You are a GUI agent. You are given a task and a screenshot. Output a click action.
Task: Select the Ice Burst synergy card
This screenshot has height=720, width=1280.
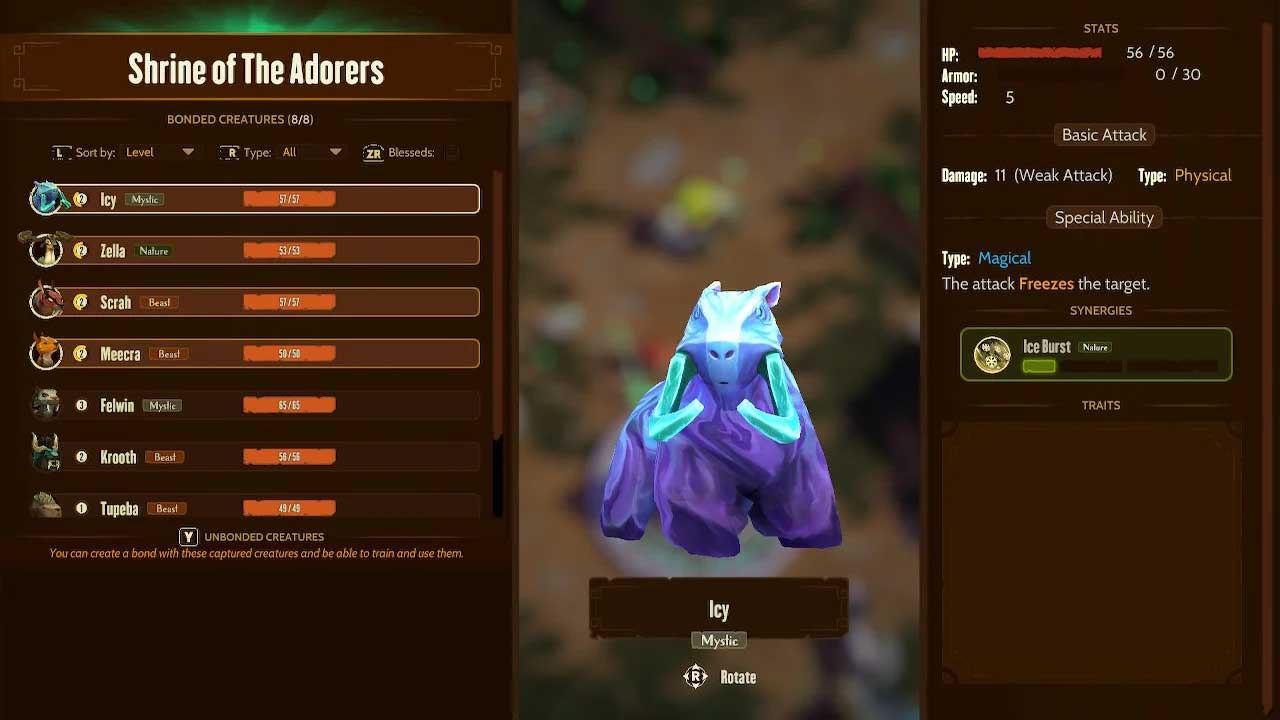(x=1096, y=354)
